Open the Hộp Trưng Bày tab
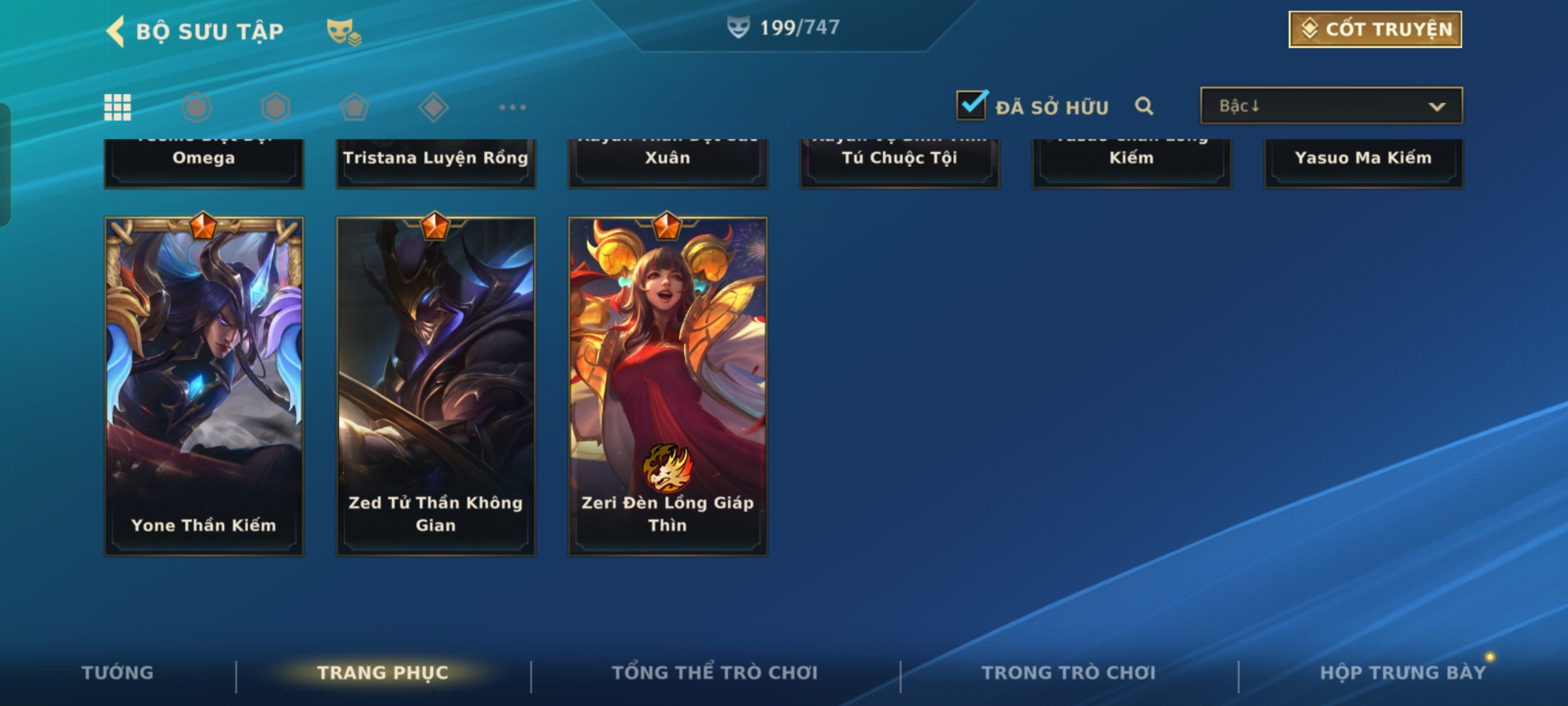 (1403, 673)
